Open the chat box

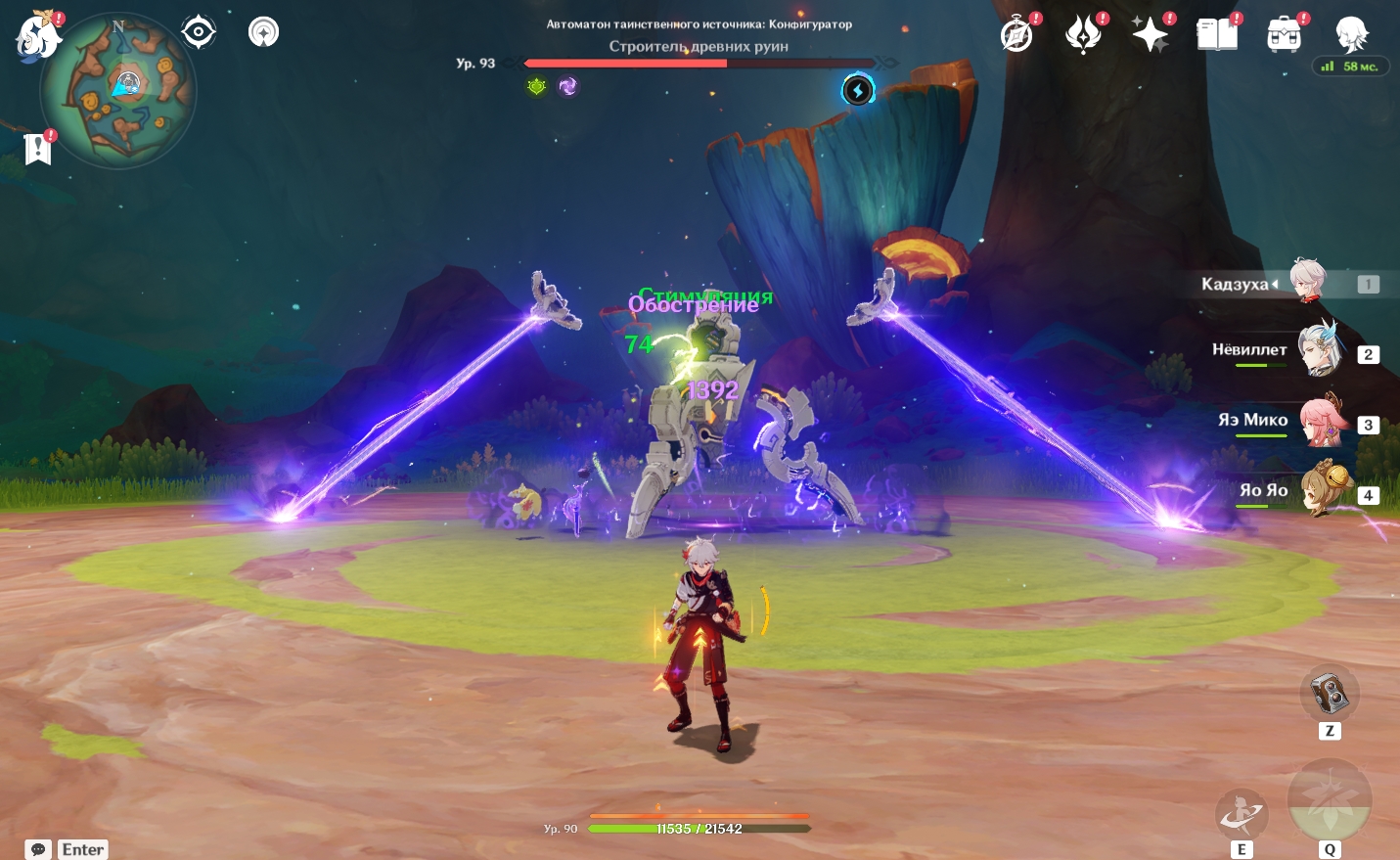tap(39, 849)
